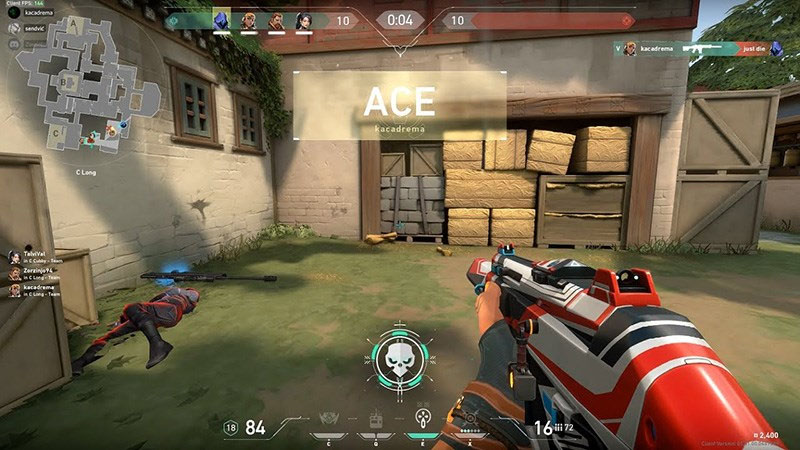Trigger the X ultimate ability icon
This screenshot has width=800, height=450.
pos(470,419)
